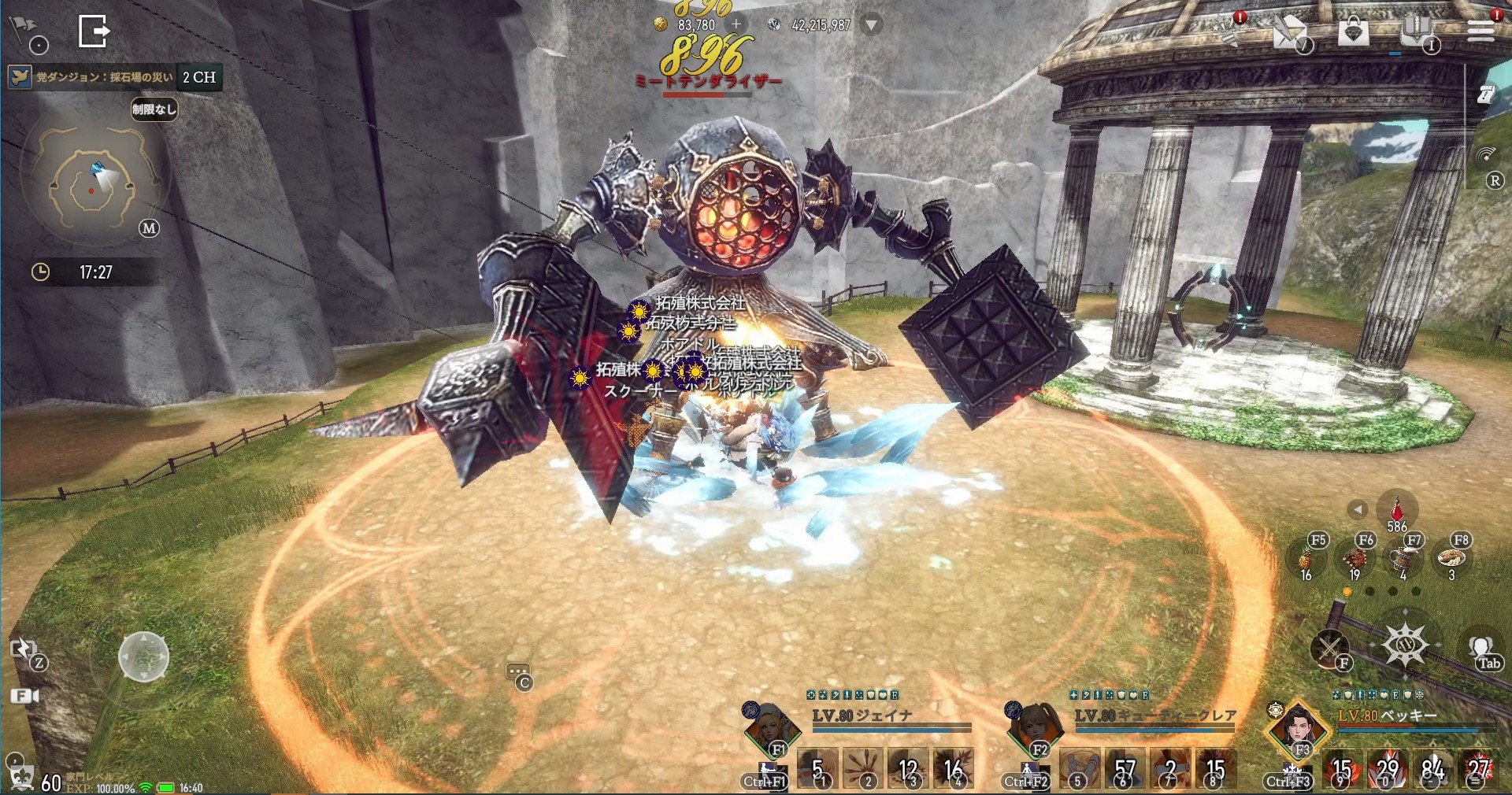Click the add gold plus button
Screen dimensions: 1512x795
tap(736, 25)
